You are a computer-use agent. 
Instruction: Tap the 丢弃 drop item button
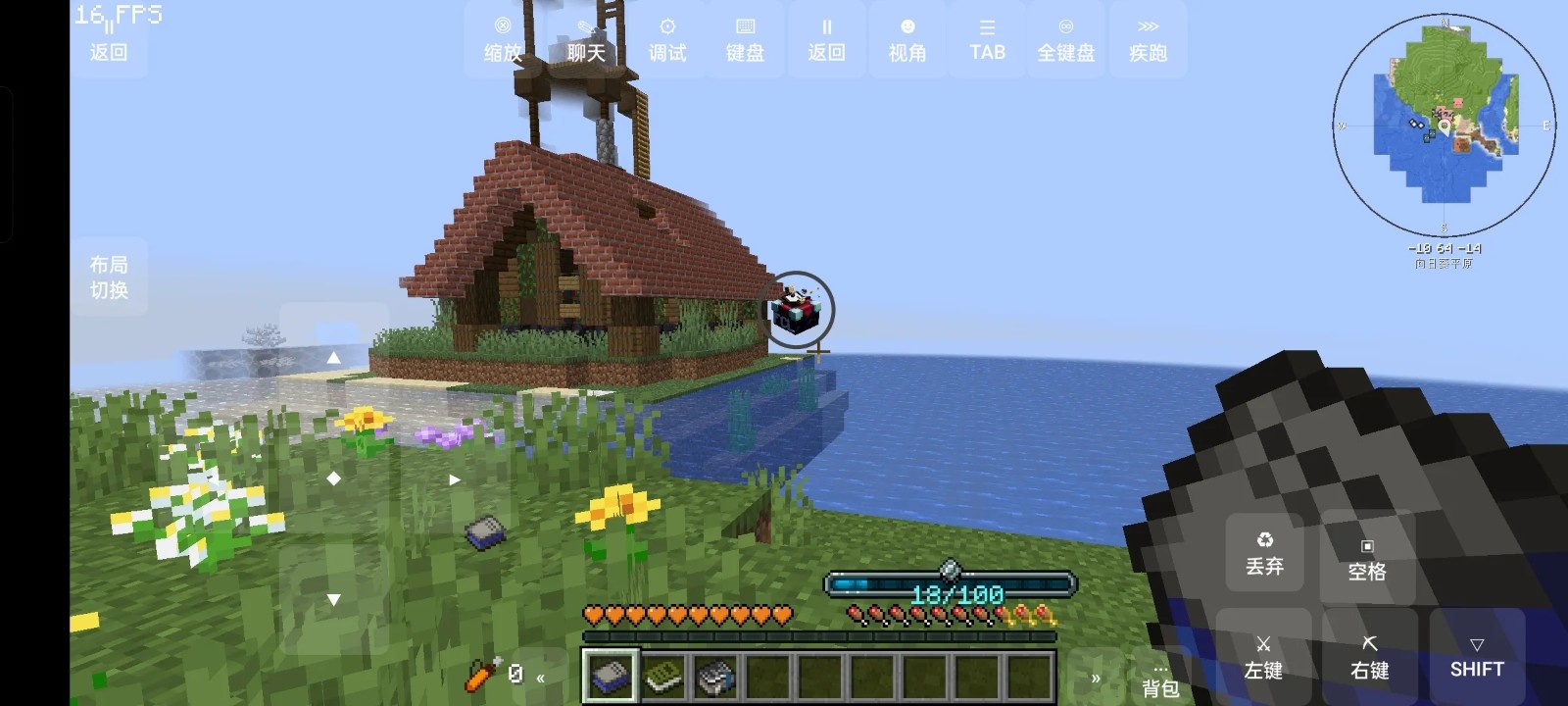[x=1264, y=555]
